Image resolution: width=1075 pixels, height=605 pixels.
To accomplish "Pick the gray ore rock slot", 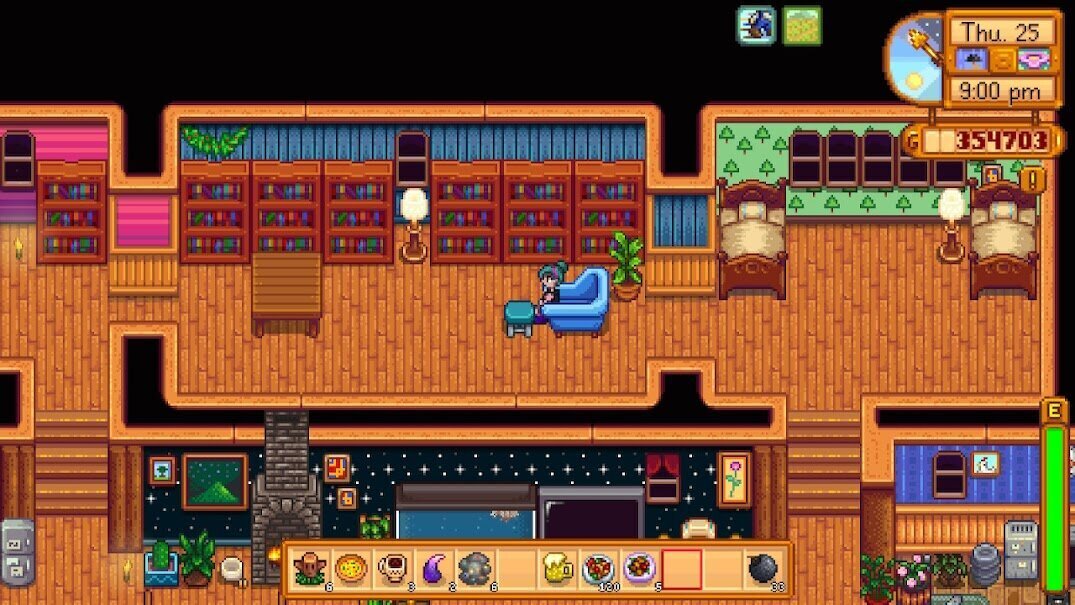I will click(x=474, y=569).
